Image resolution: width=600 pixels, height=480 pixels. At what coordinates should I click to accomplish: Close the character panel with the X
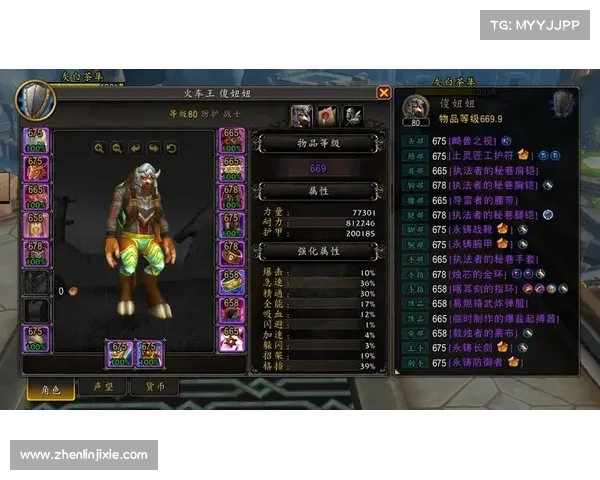click(383, 92)
